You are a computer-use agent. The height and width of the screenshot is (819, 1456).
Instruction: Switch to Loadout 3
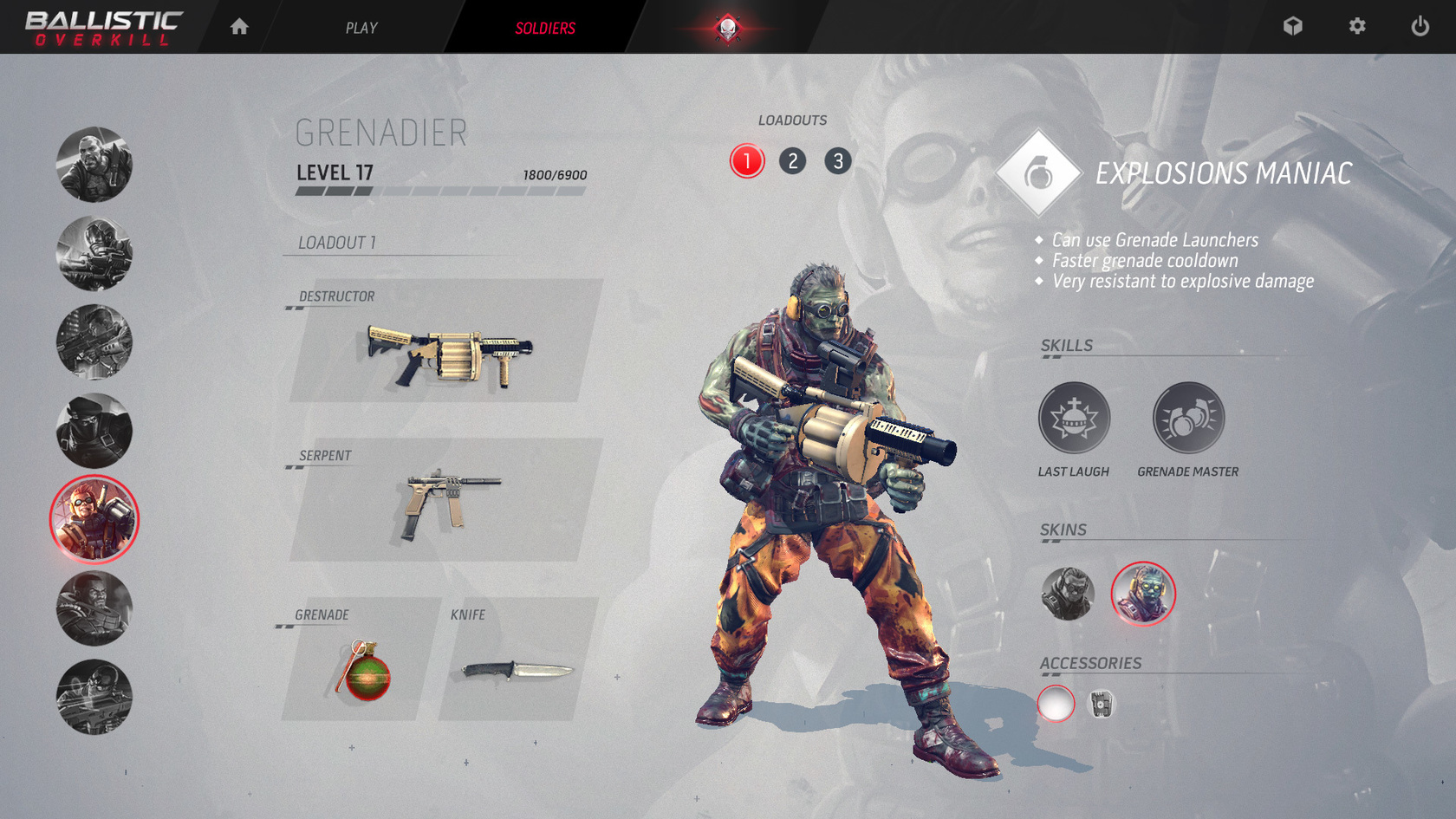[837, 161]
